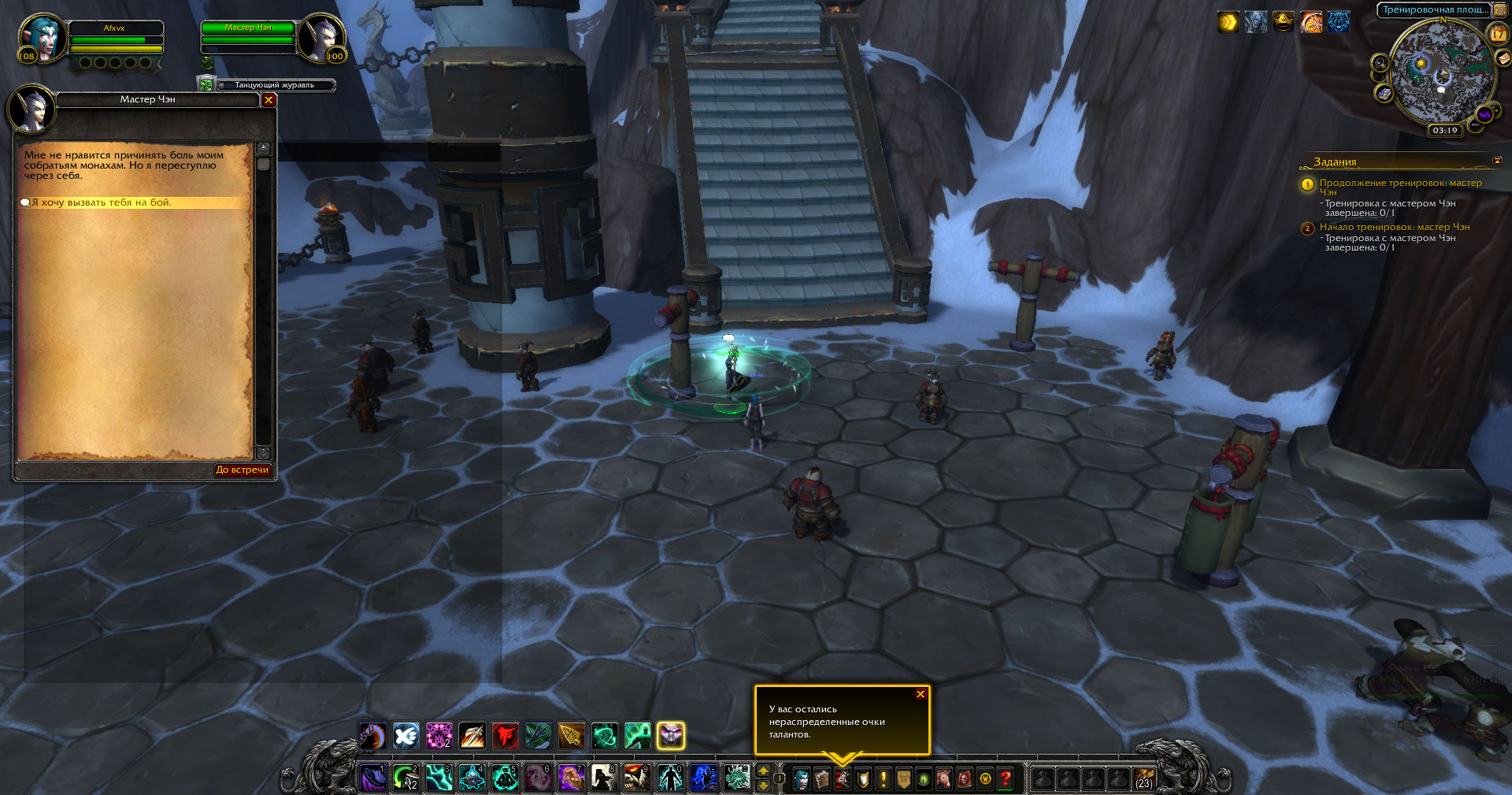Click the minimap zone name "Тренировочная площ..."
The width and height of the screenshot is (1512, 795).
pos(1435,9)
